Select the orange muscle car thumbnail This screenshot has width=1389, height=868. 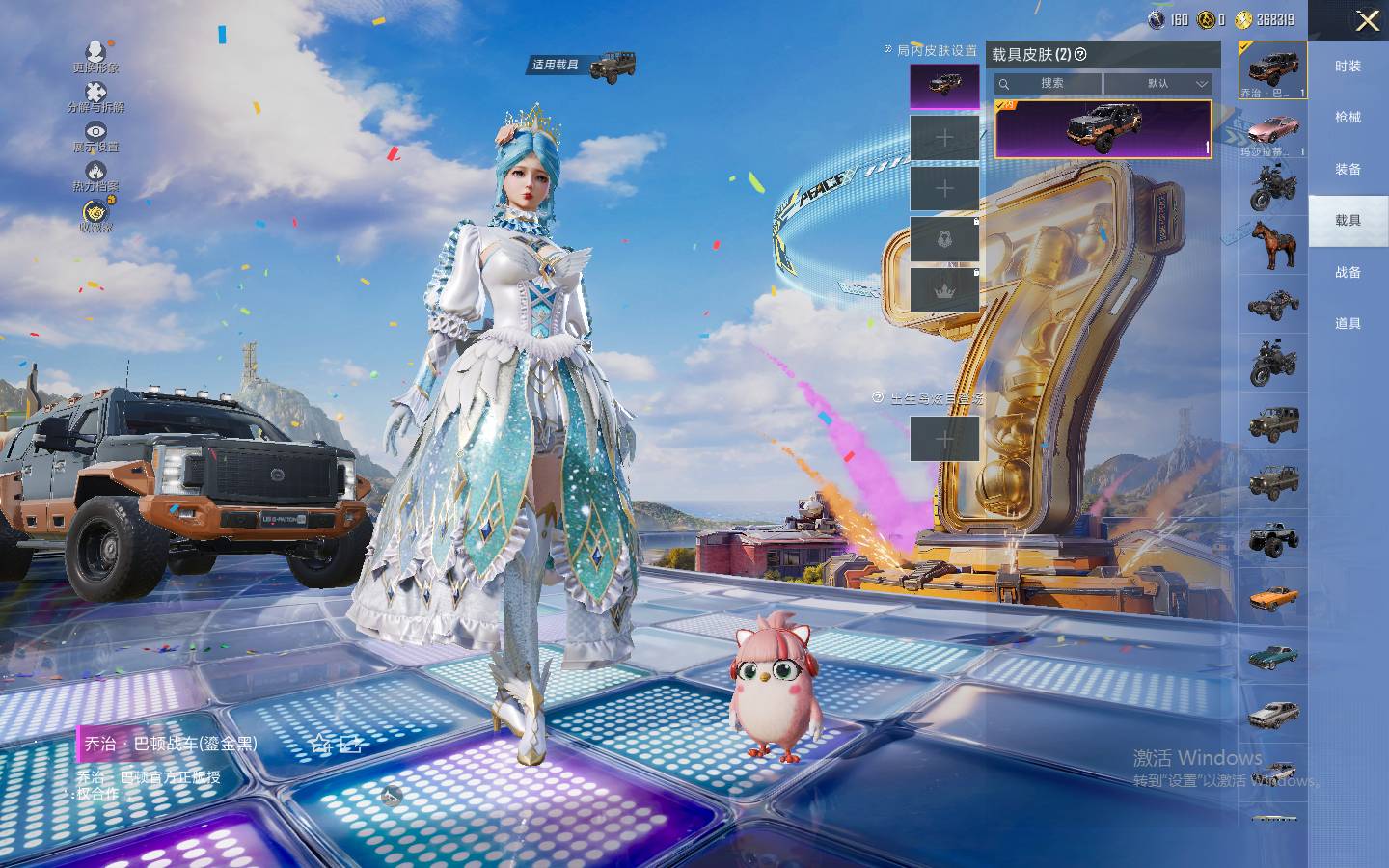[1272, 598]
